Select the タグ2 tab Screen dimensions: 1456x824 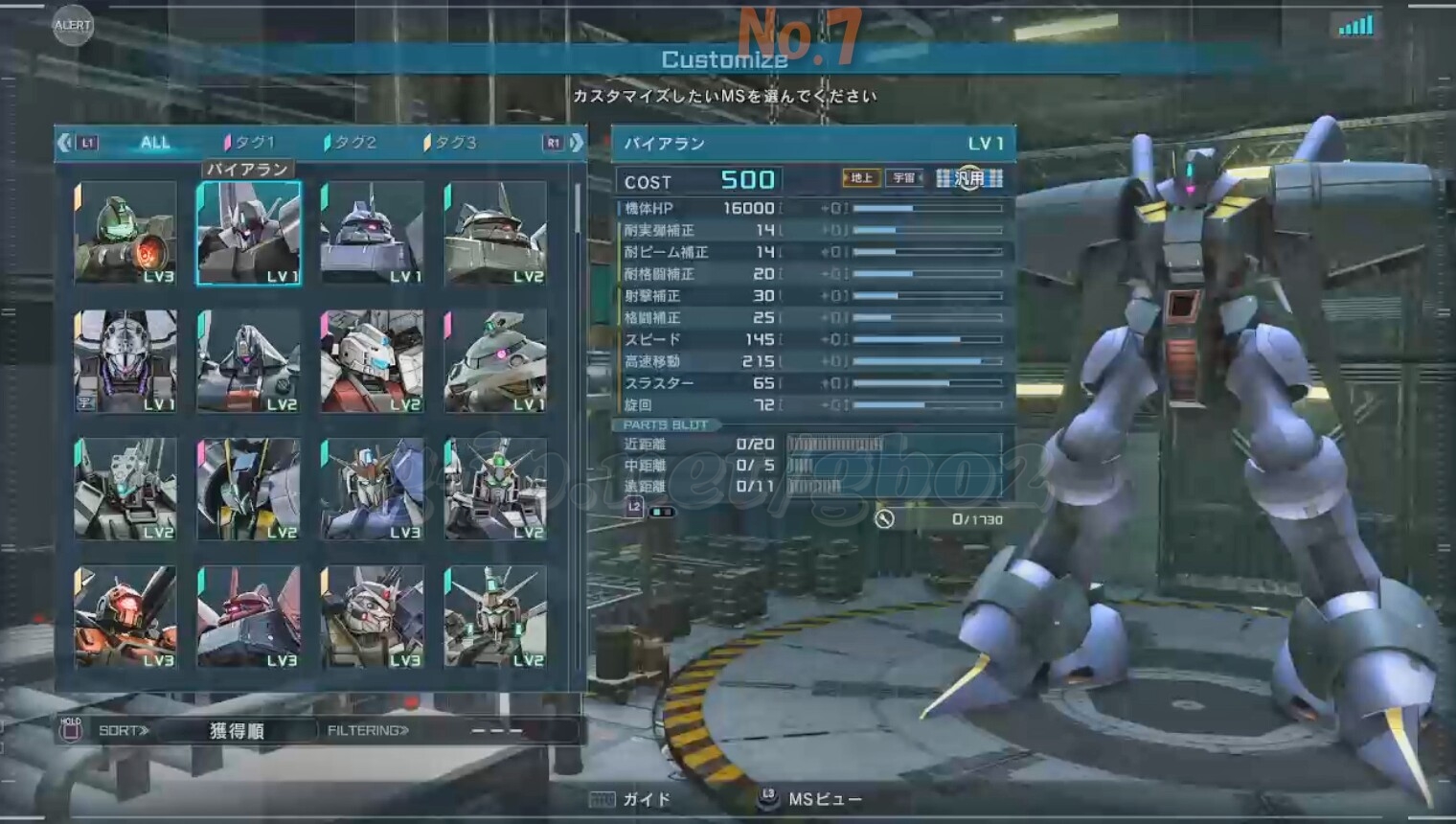(352, 143)
